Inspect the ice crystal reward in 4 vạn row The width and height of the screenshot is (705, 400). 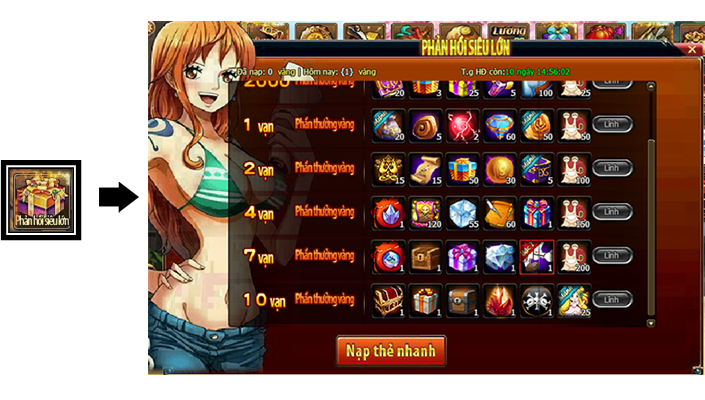pyautogui.click(x=461, y=212)
